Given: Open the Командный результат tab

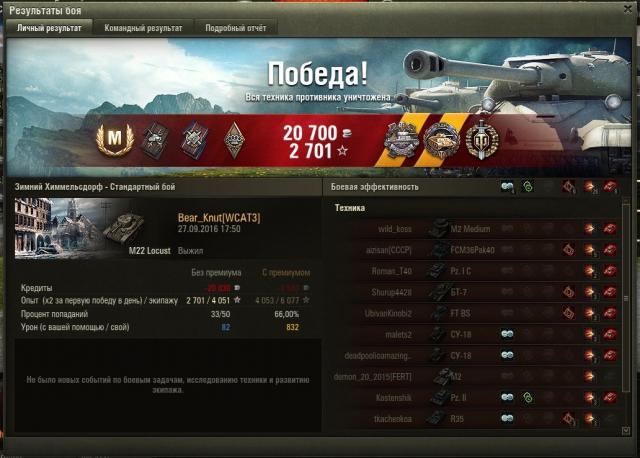Looking at the screenshot, I should 143,28.
